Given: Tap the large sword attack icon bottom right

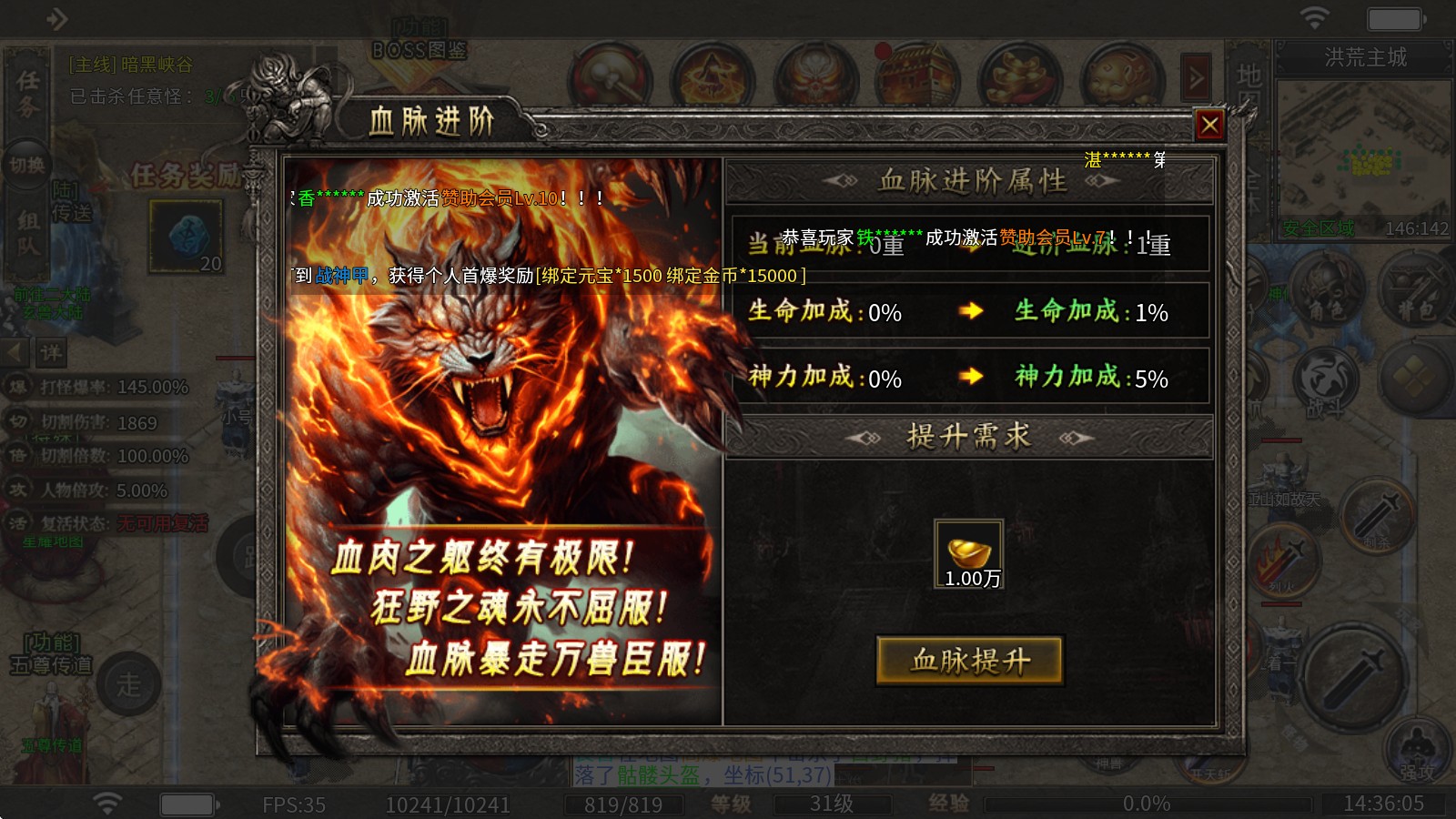Looking at the screenshot, I should pos(1353,673).
